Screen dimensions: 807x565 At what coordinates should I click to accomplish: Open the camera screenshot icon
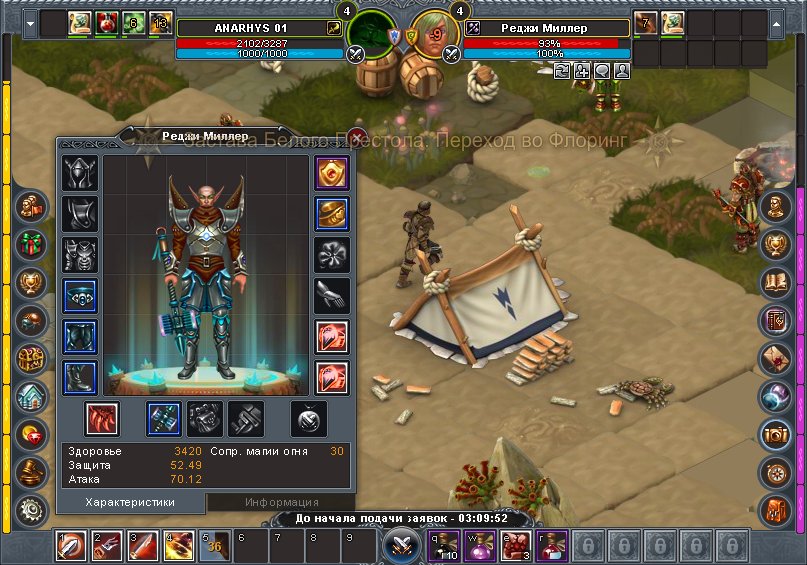pyautogui.click(x=775, y=433)
